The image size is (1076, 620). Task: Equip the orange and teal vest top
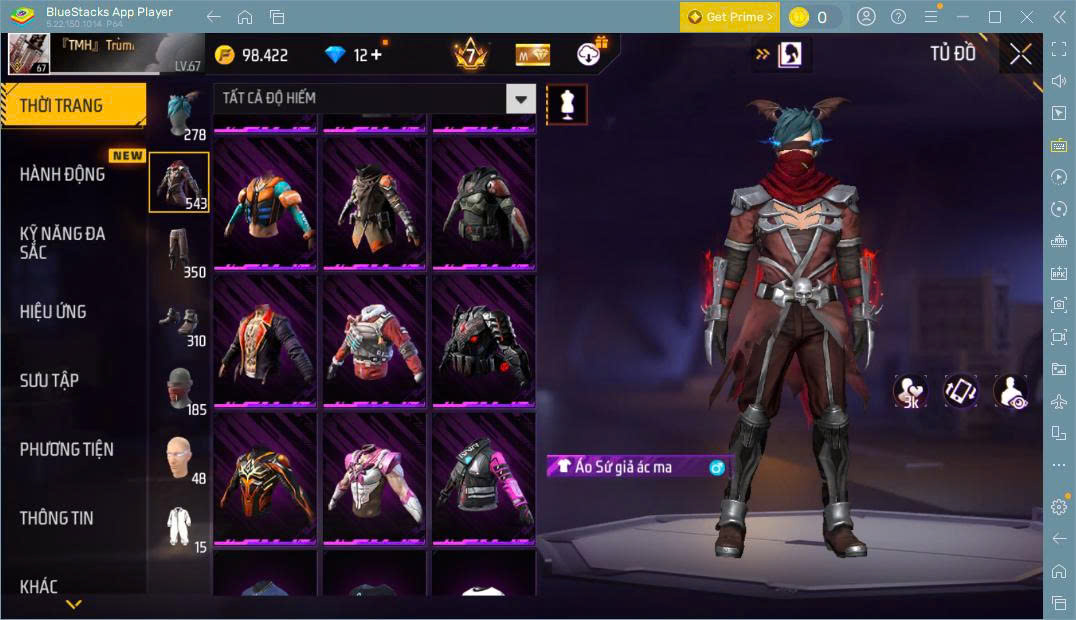(x=264, y=206)
